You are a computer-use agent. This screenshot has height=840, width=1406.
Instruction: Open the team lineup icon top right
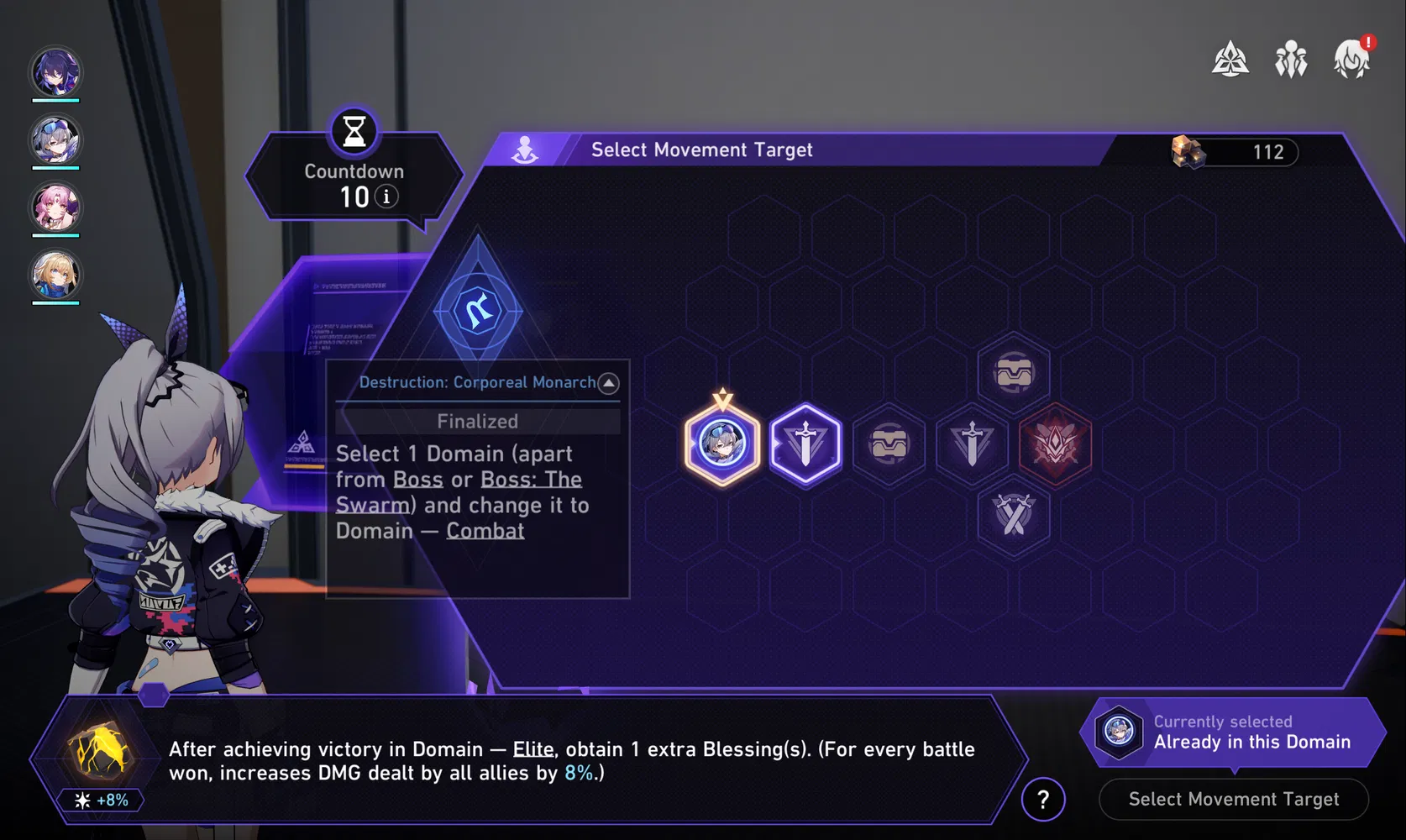1291,60
